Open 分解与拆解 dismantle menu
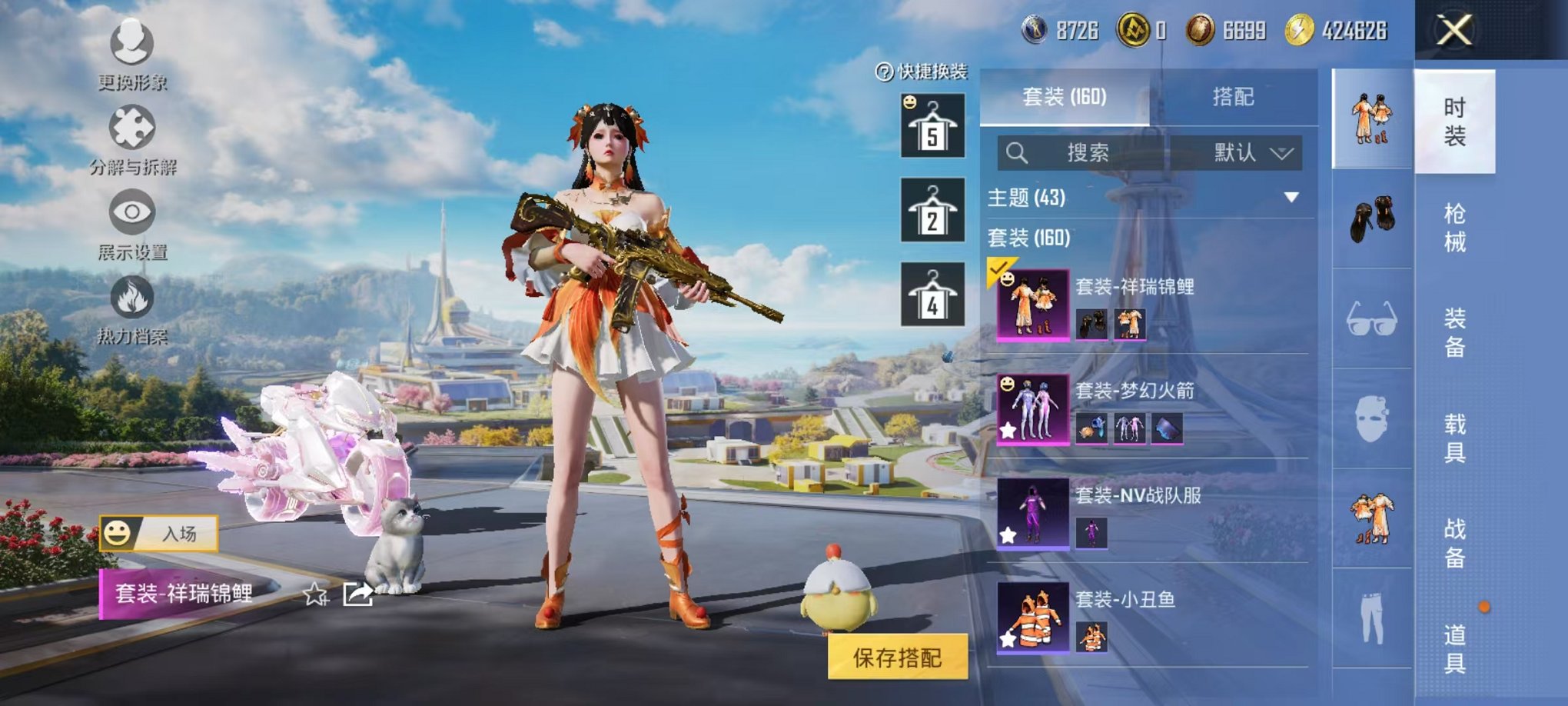Image resolution: width=1568 pixels, height=706 pixels. (132, 138)
